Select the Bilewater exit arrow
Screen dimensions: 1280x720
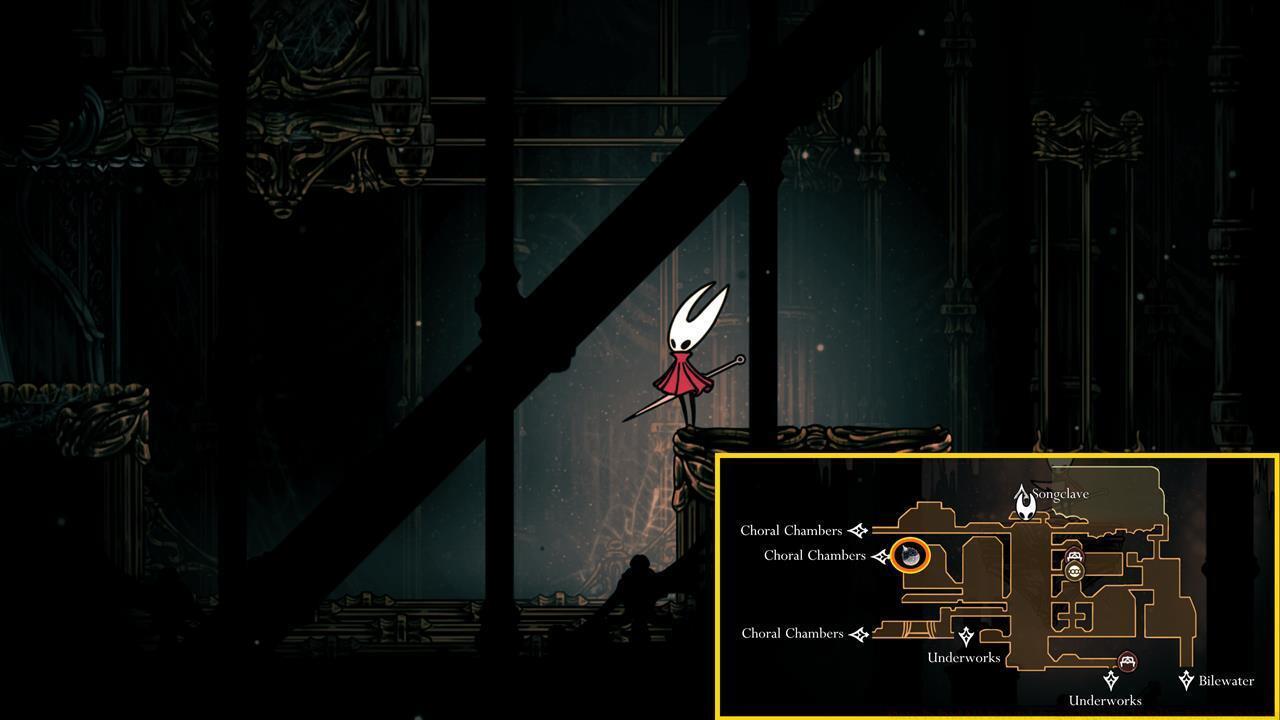(x=1185, y=679)
